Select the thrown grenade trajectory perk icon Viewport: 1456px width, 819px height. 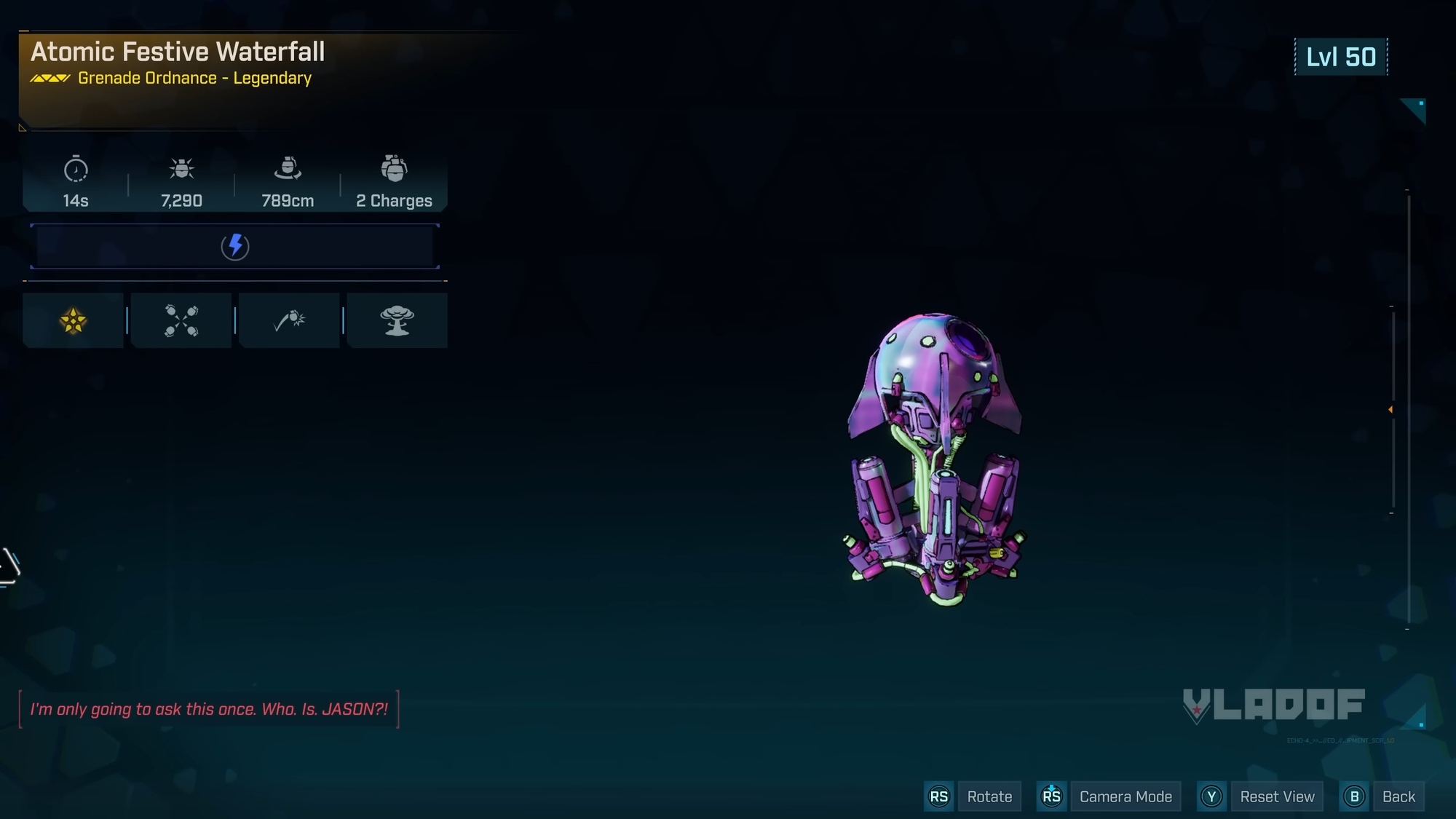point(289,320)
